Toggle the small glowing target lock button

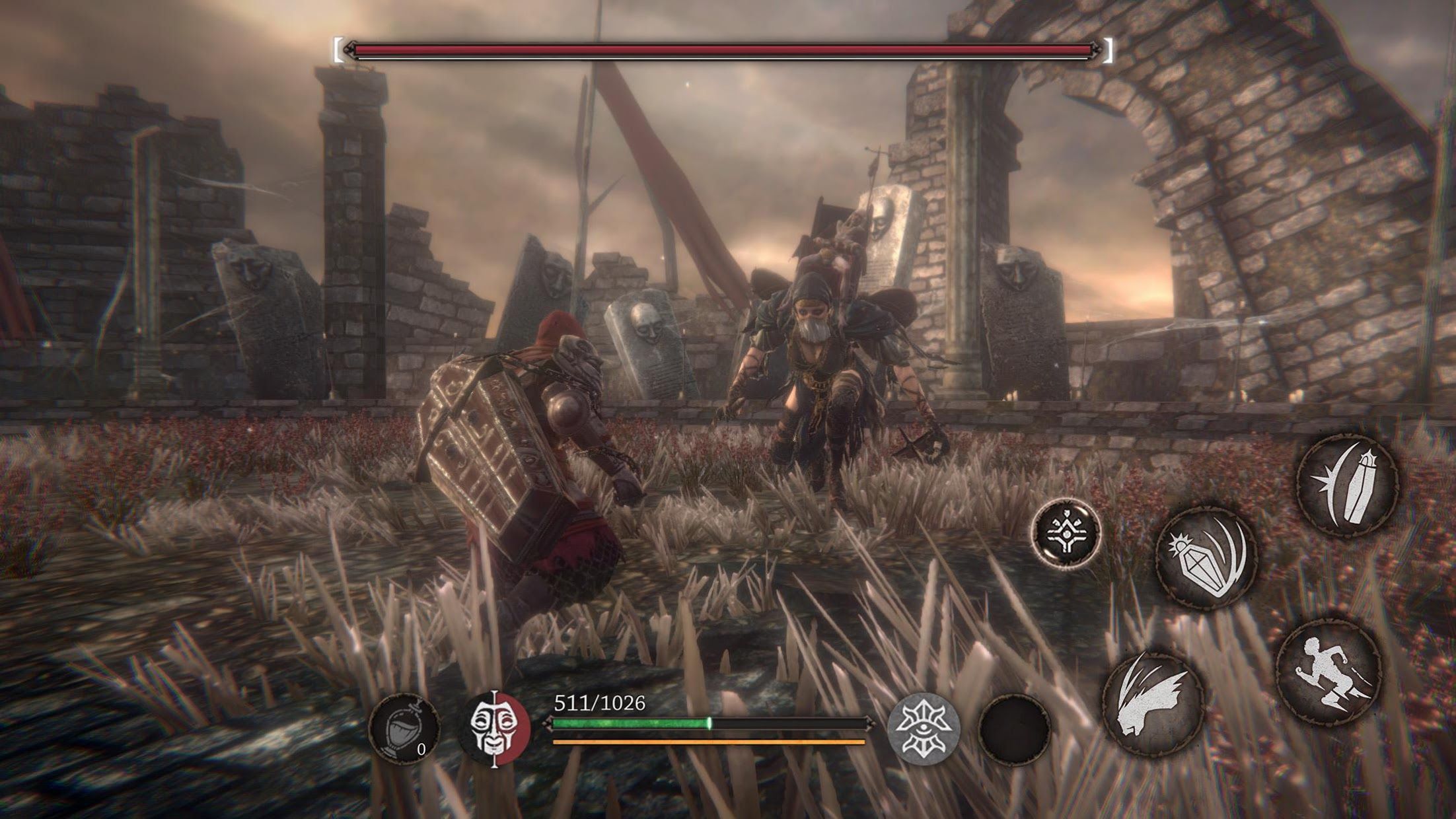coord(1066,532)
